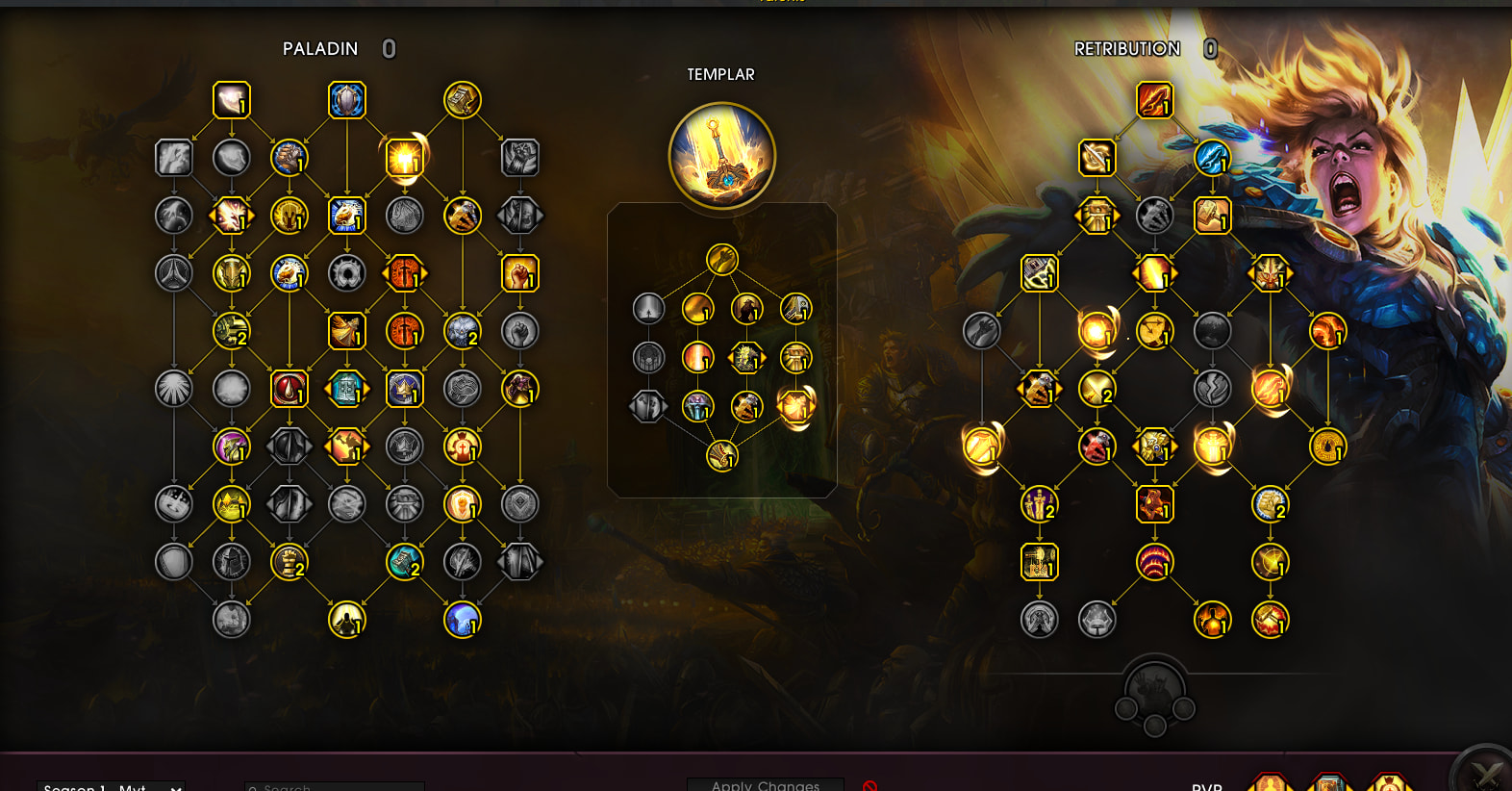Choose the blue shield talent atop Paladin tree
The width and height of the screenshot is (1512, 791).
pyautogui.click(x=347, y=100)
